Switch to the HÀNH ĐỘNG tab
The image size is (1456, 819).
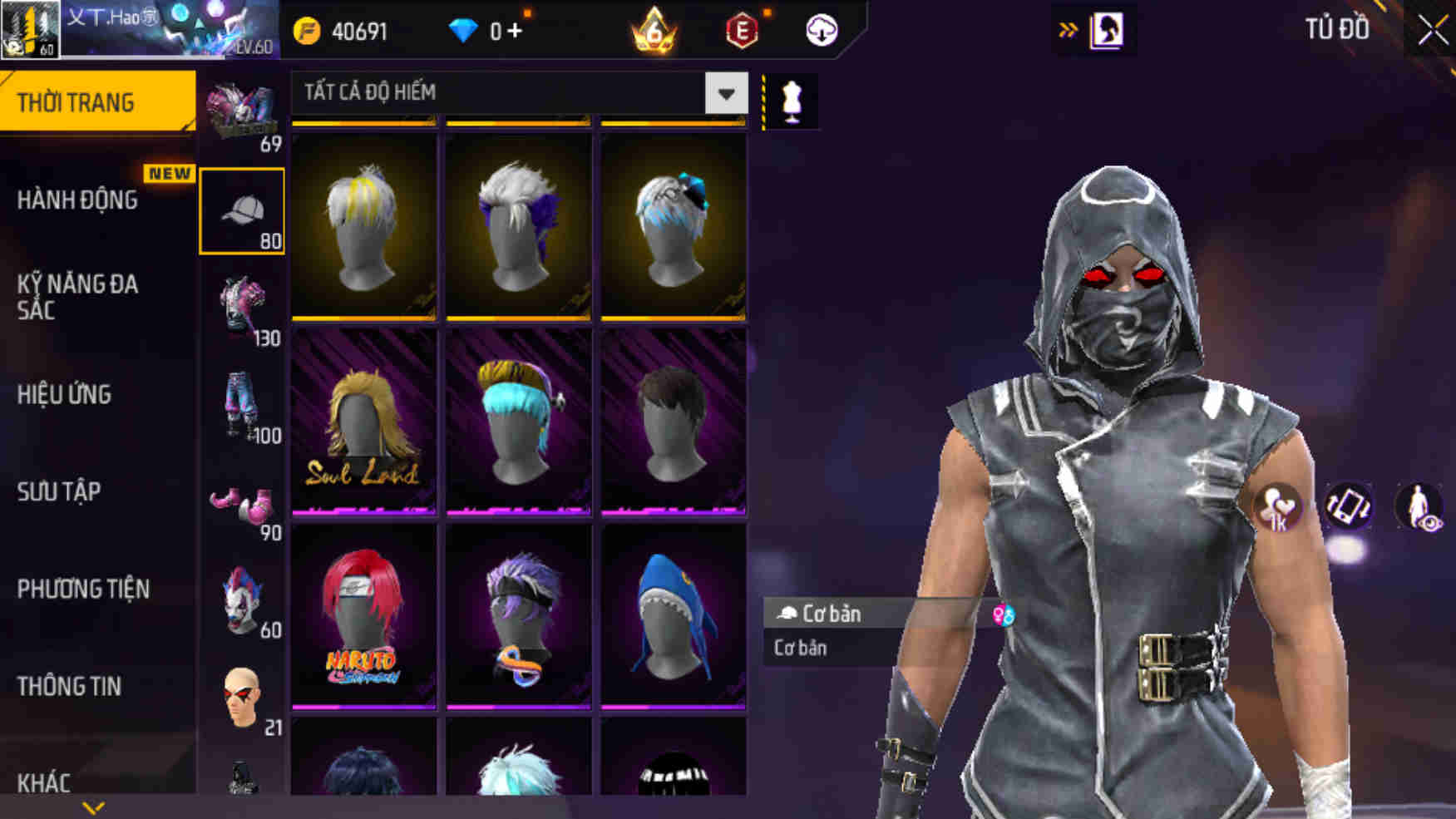(x=80, y=201)
